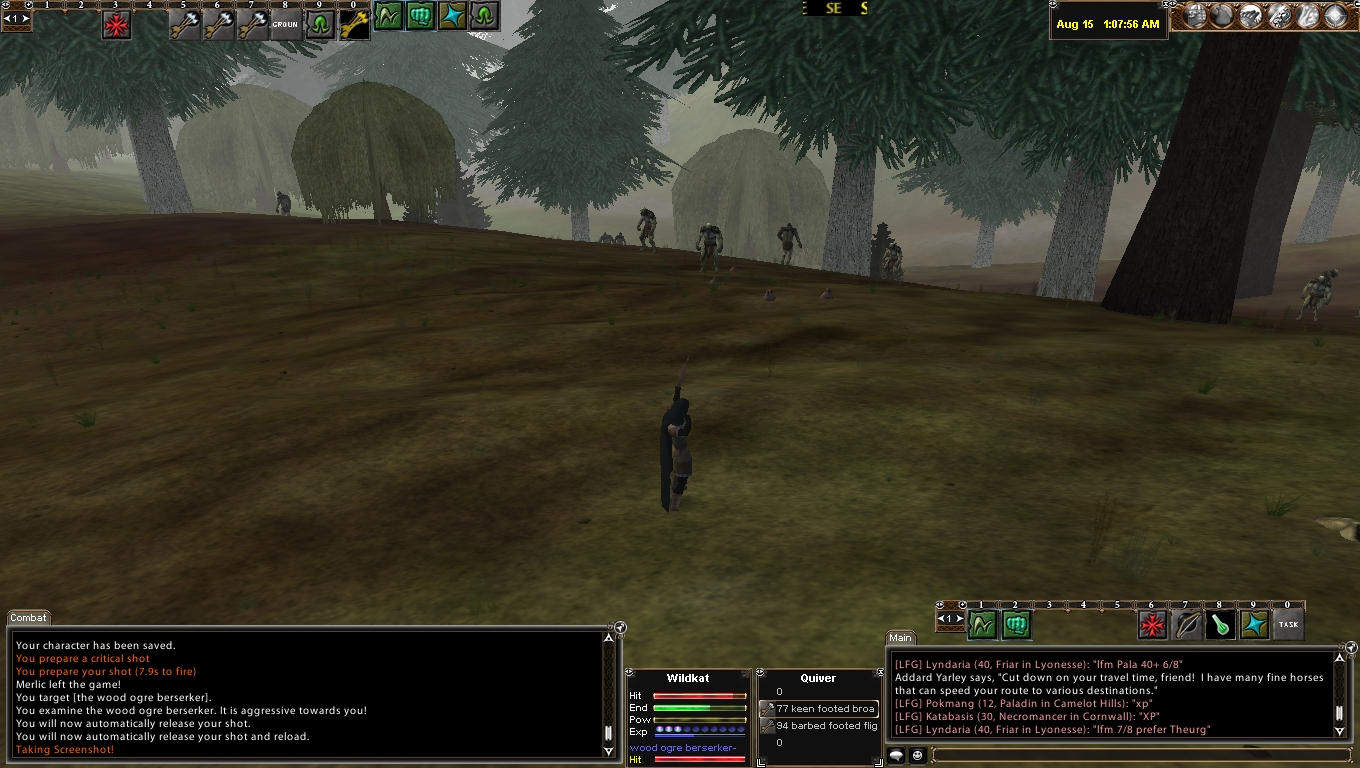Use the teal fist ability in the top hotbar
1360x768 pixels.
click(420, 17)
